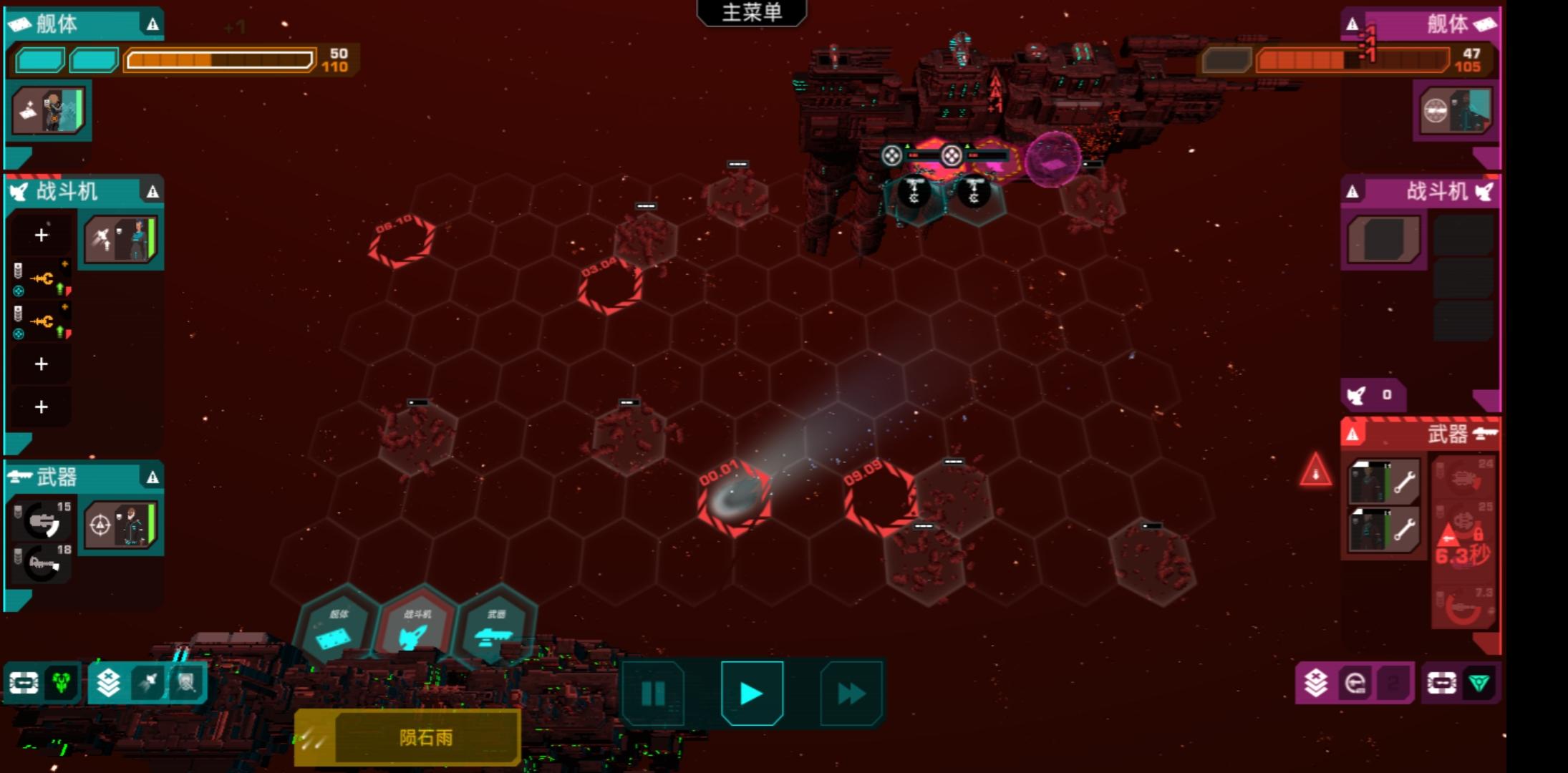Select the hull crew member portrait
This screenshot has height=773, width=1568.
pos(49,111)
